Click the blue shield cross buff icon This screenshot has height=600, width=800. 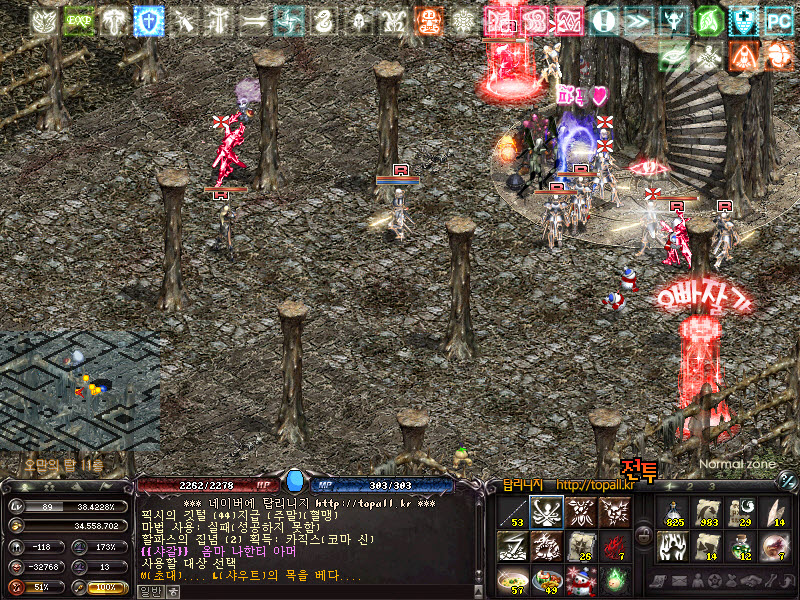coord(149,20)
